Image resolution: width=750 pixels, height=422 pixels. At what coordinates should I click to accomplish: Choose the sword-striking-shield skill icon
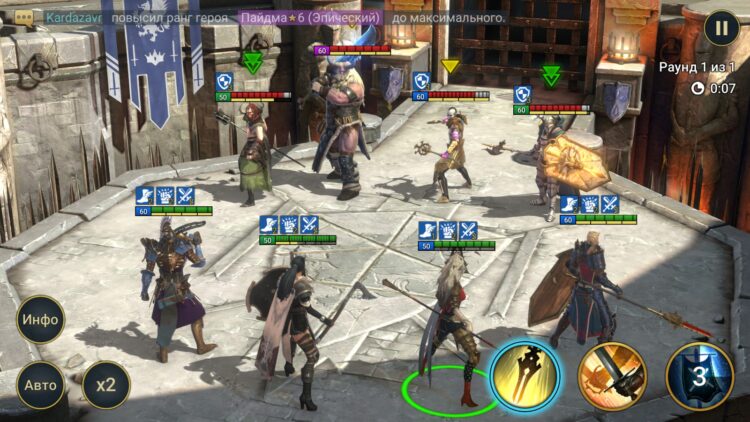tap(612, 377)
